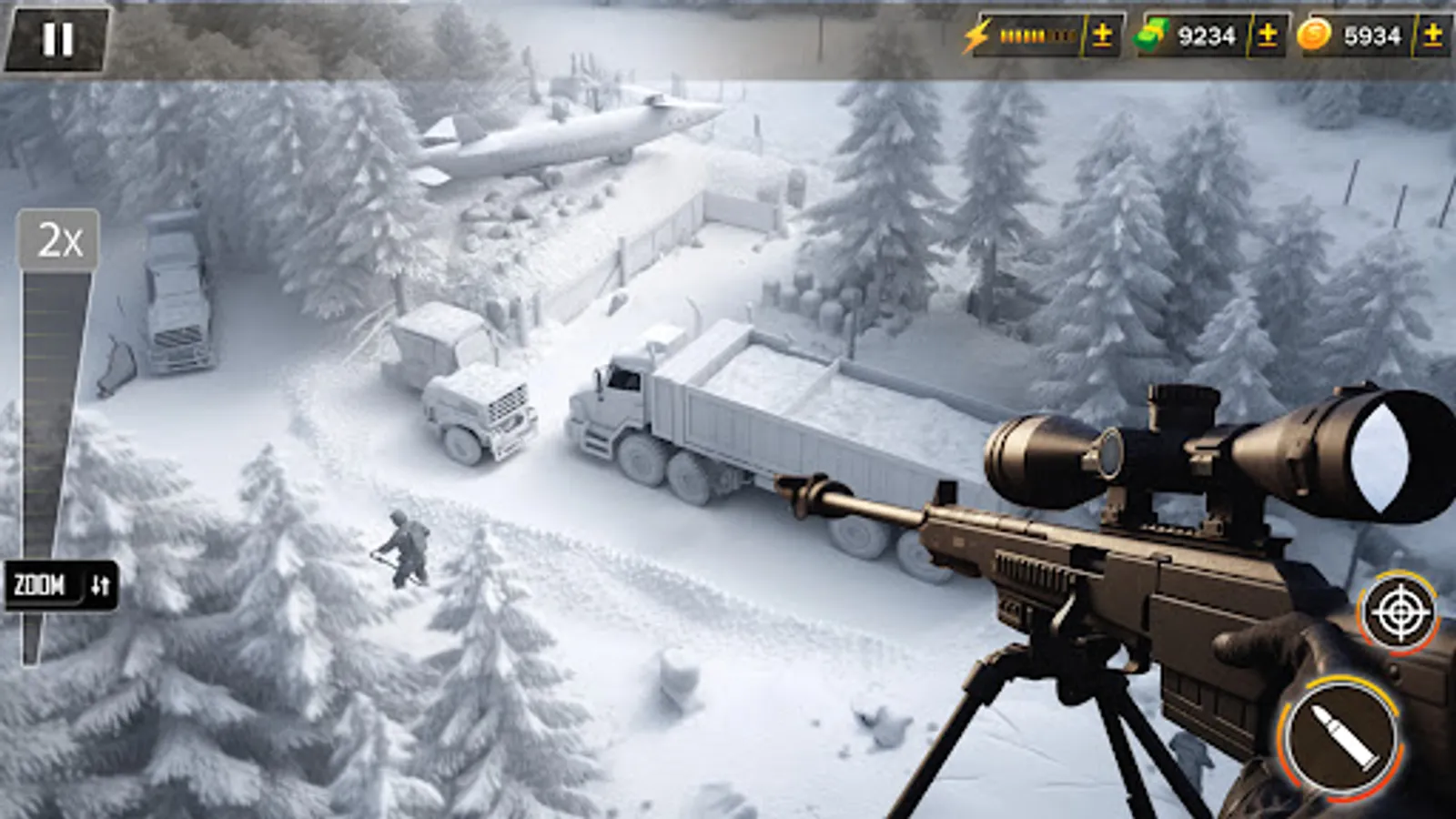Tap the pause button
The height and width of the screenshot is (819, 1456).
coord(57,36)
